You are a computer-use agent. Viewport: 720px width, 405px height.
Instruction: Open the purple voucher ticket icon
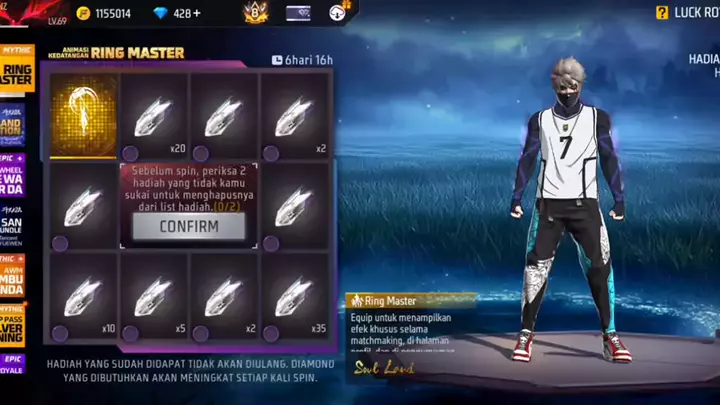click(x=298, y=13)
